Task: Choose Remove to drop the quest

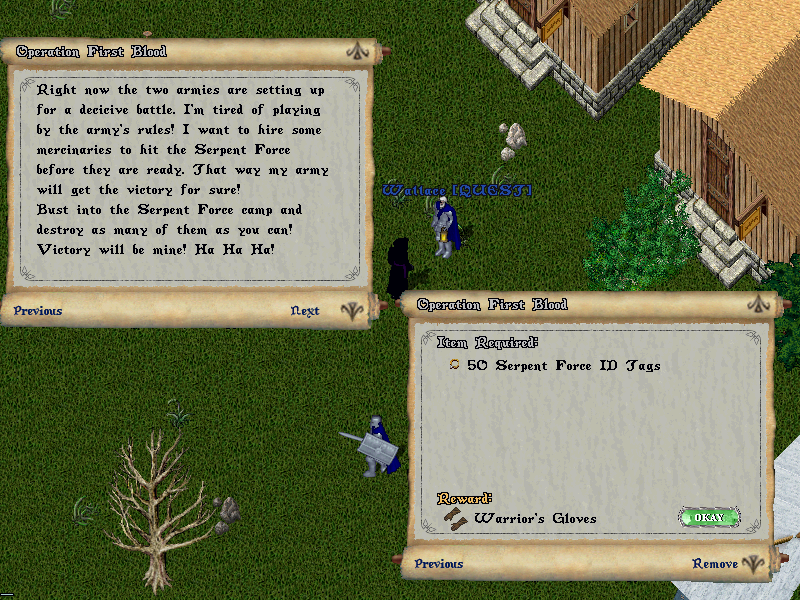Action: pos(715,564)
